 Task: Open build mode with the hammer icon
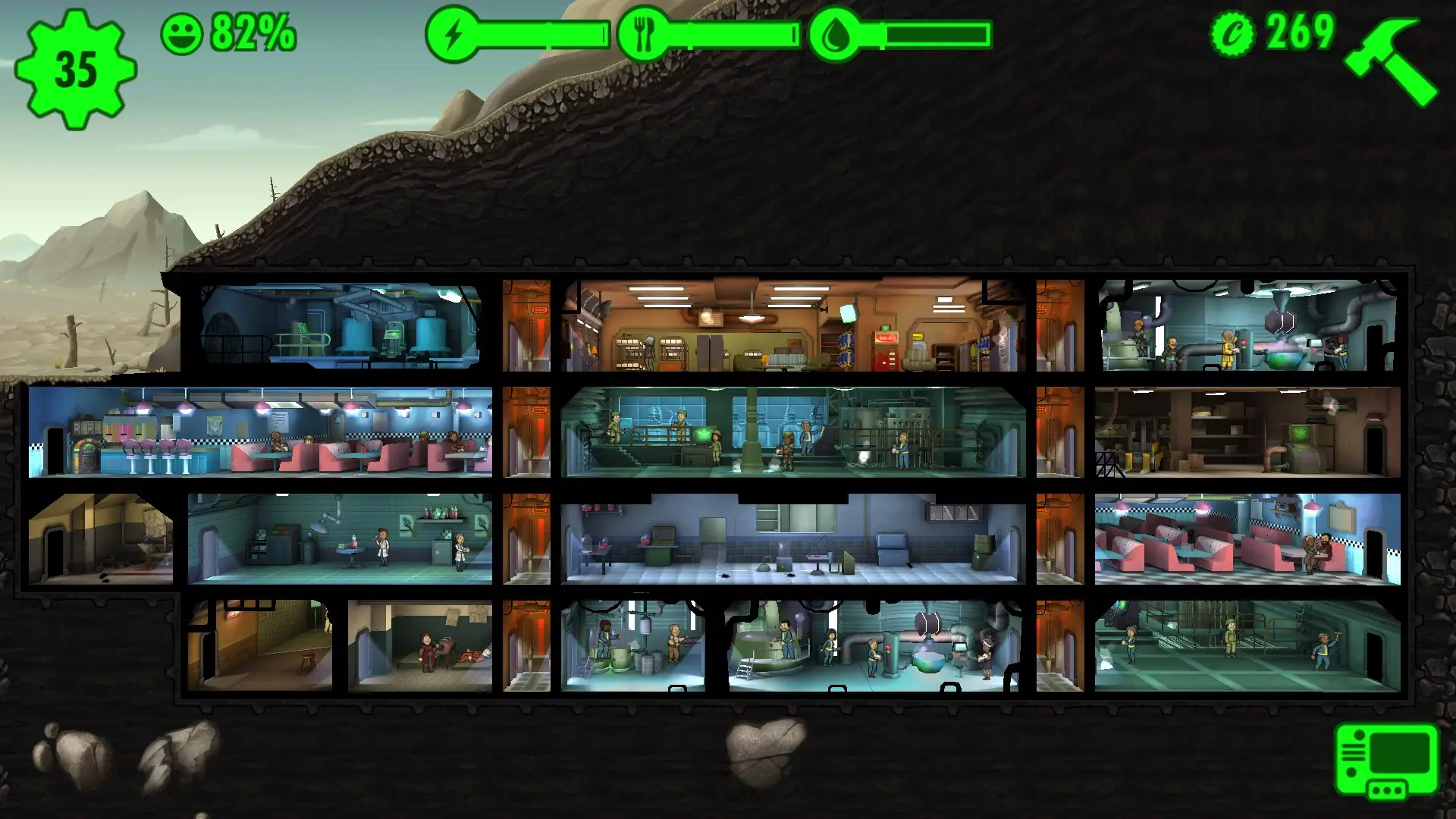tap(1391, 61)
